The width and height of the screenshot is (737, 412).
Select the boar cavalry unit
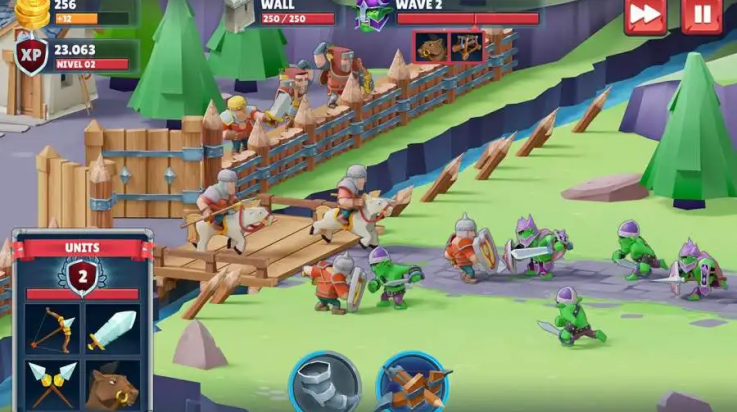(x=111, y=385)
